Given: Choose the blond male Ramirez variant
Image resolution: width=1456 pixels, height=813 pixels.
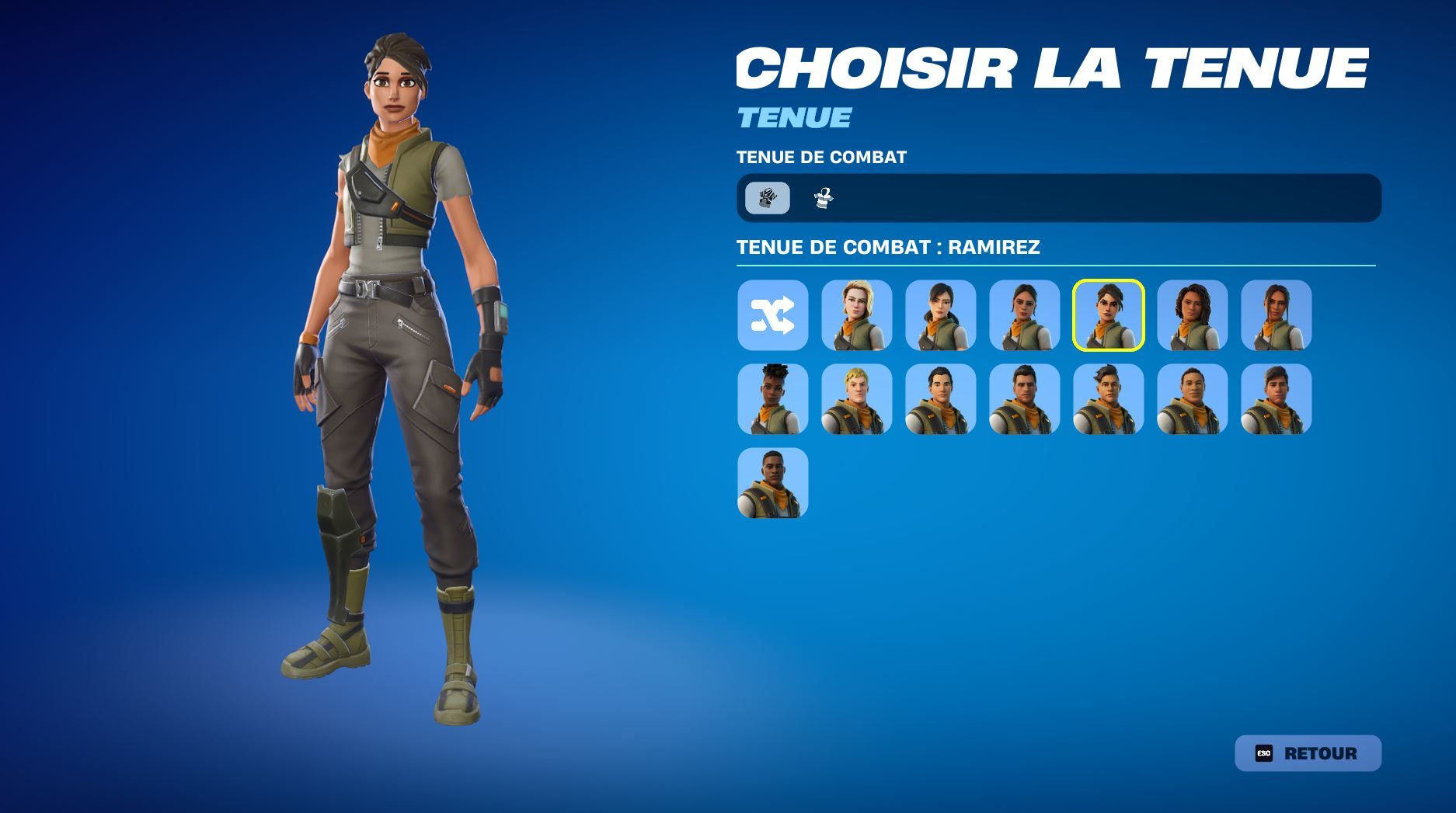Looking at the screenshot, I should (x=857, y=400).
